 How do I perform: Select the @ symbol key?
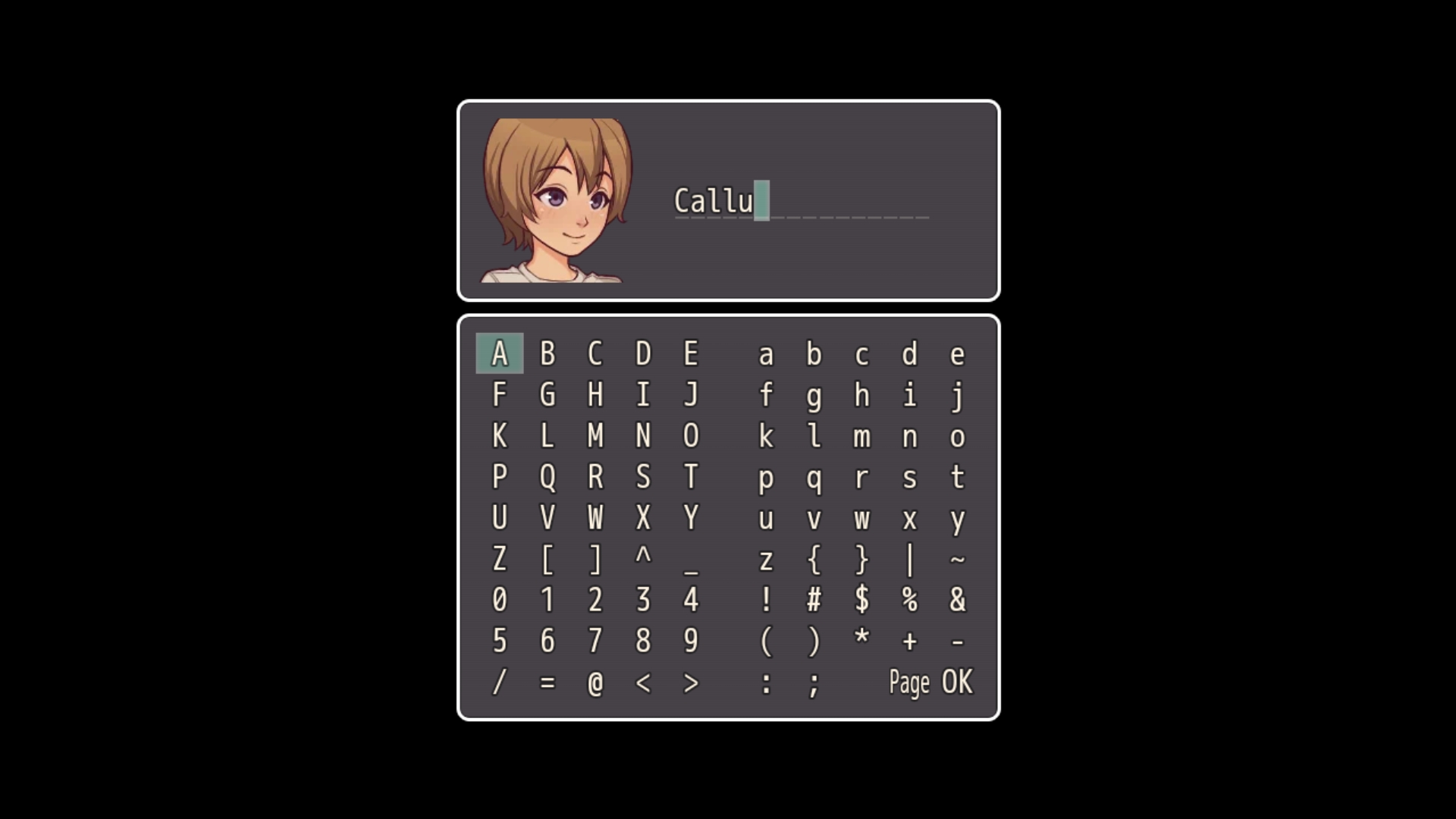tap(595, 682)
